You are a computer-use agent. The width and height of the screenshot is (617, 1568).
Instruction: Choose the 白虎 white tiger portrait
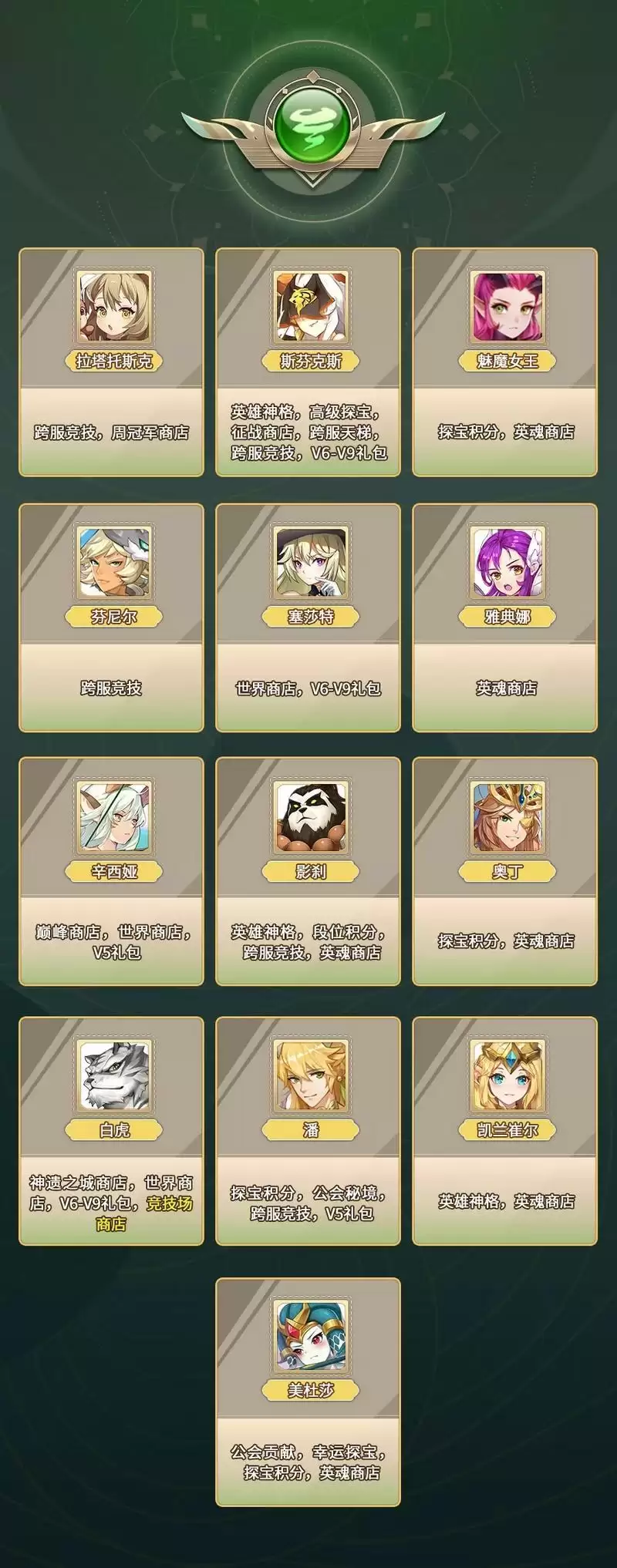click(x=114, y=1076)
